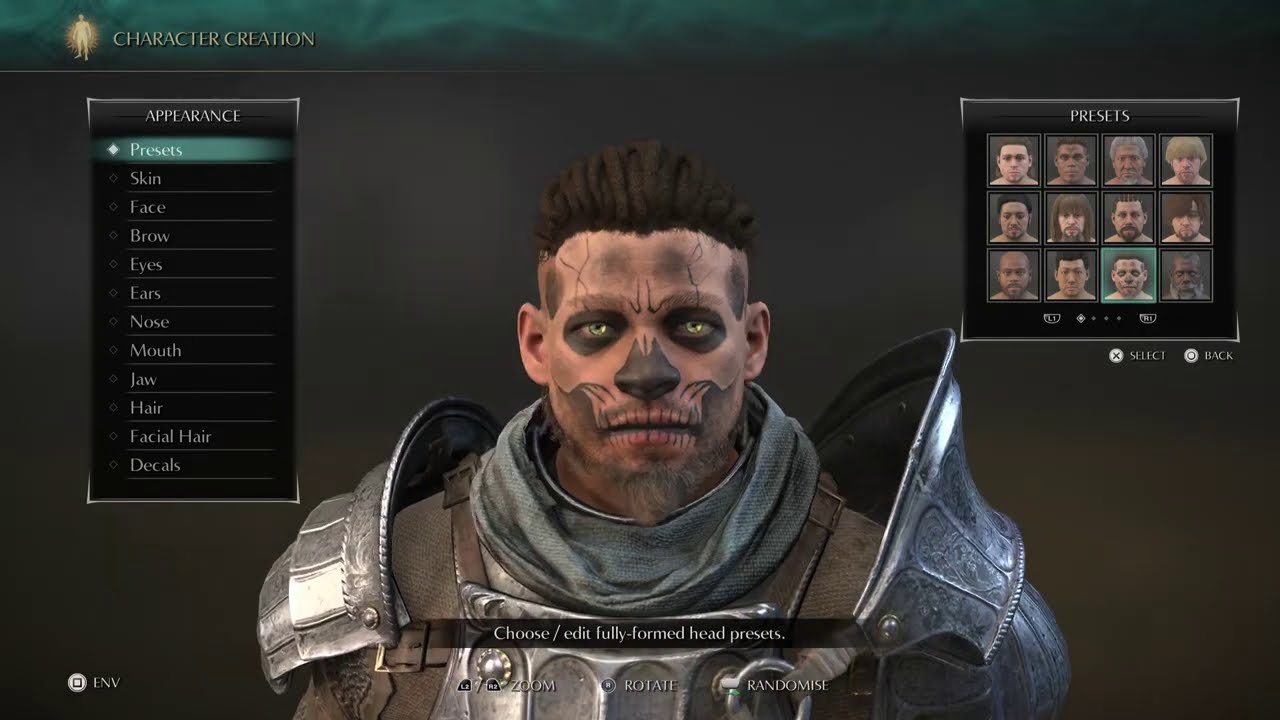Select the Decals option in Appearance
Image resolution: width=1280 pixels, height=720 pixels.
156,465
